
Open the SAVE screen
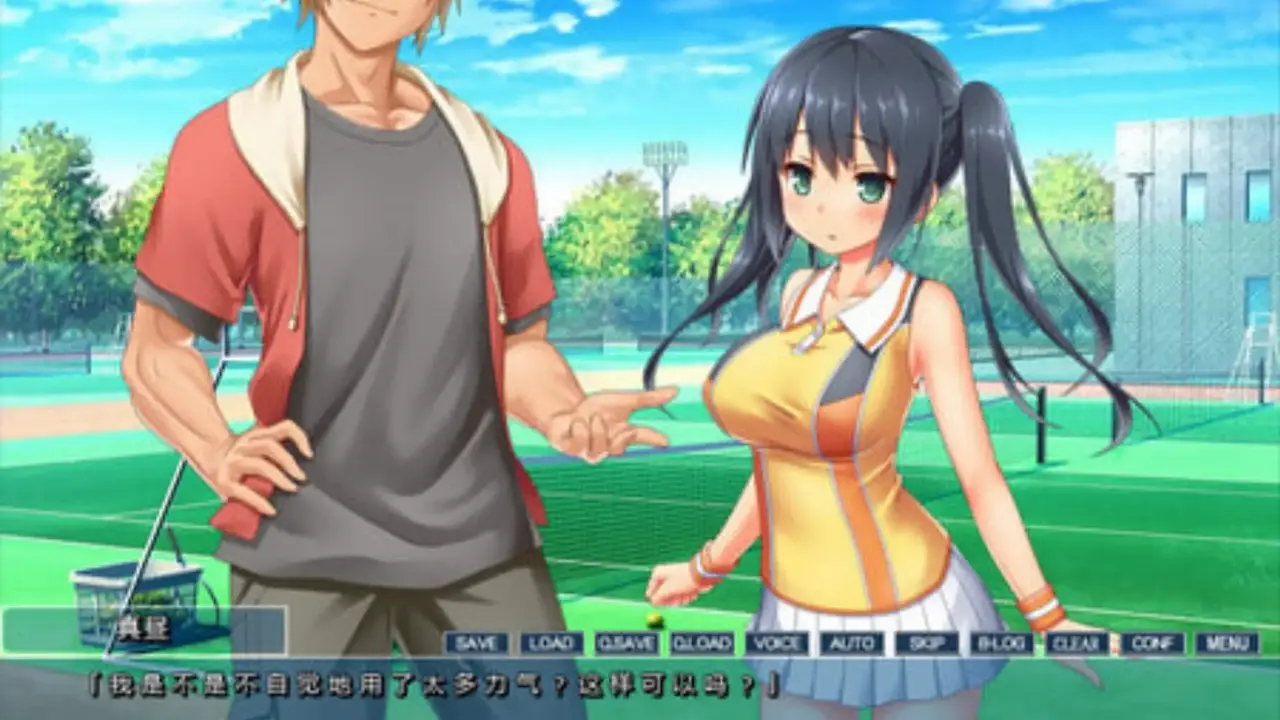click(x=475, y=643)
